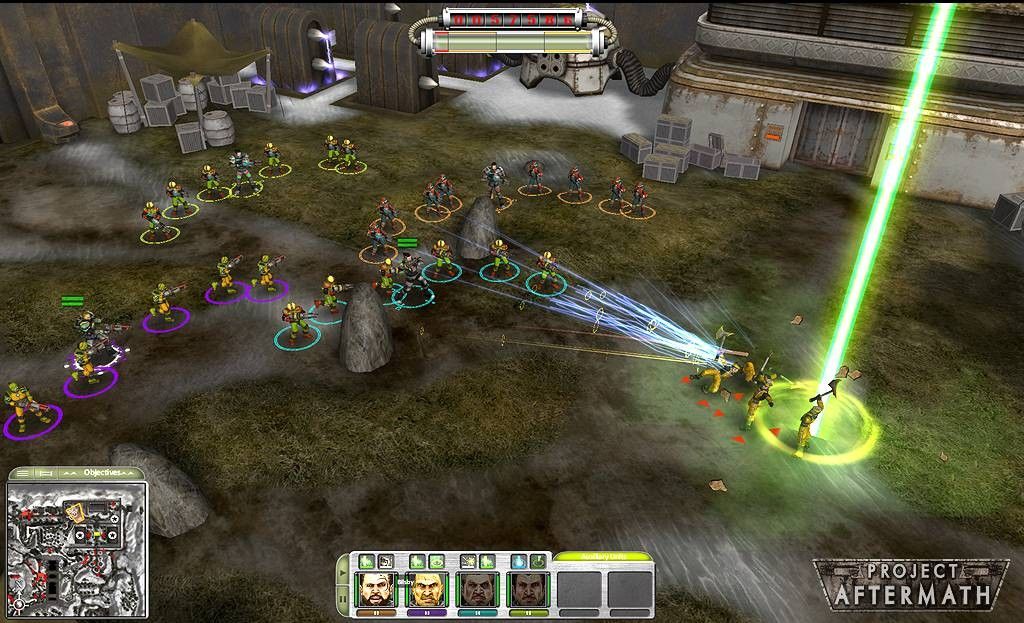1024x623 pixels.
Task: Open the Objectives panel
Action: pos(101,472)
